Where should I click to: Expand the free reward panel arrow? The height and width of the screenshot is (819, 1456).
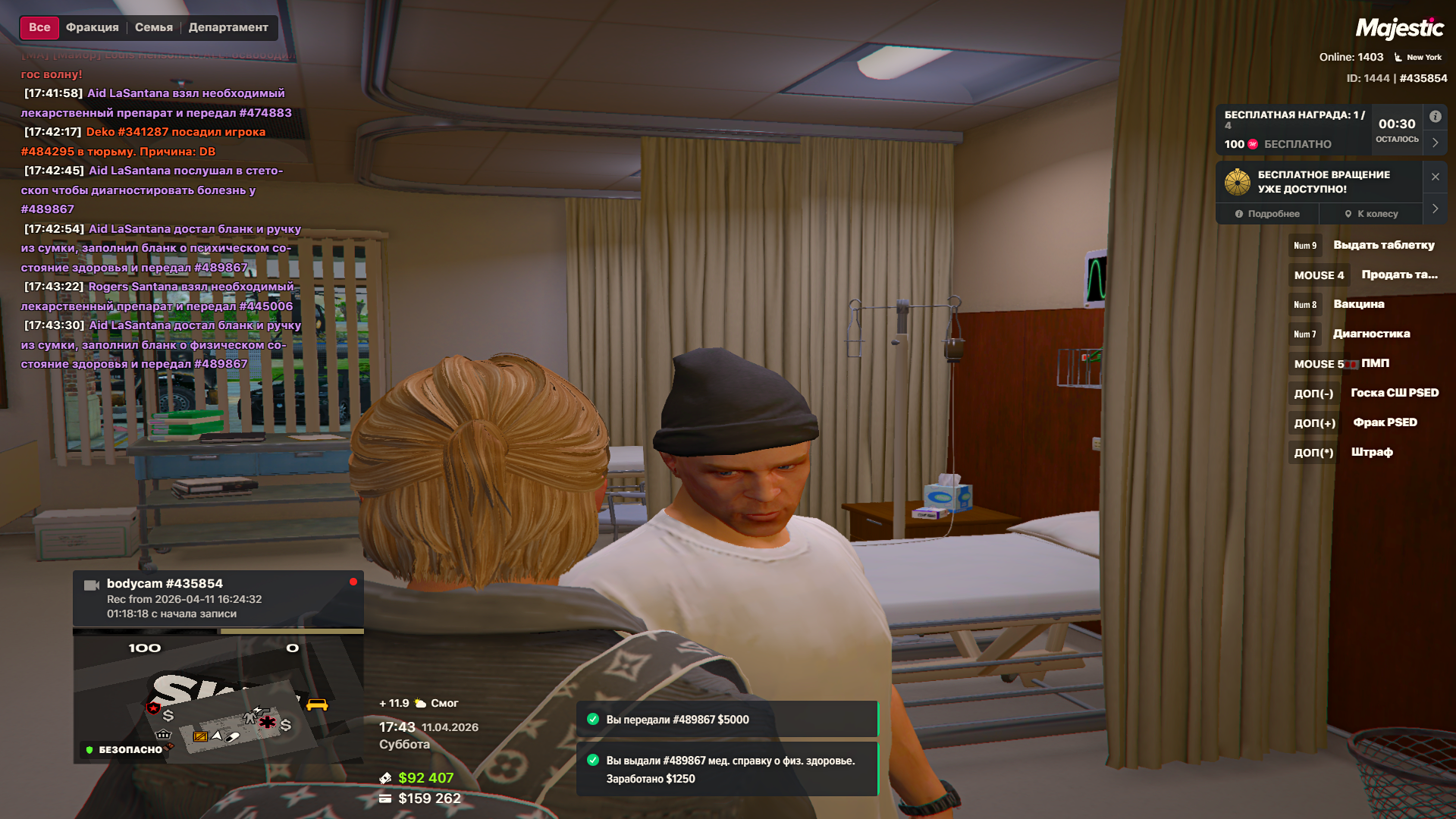1435,143
